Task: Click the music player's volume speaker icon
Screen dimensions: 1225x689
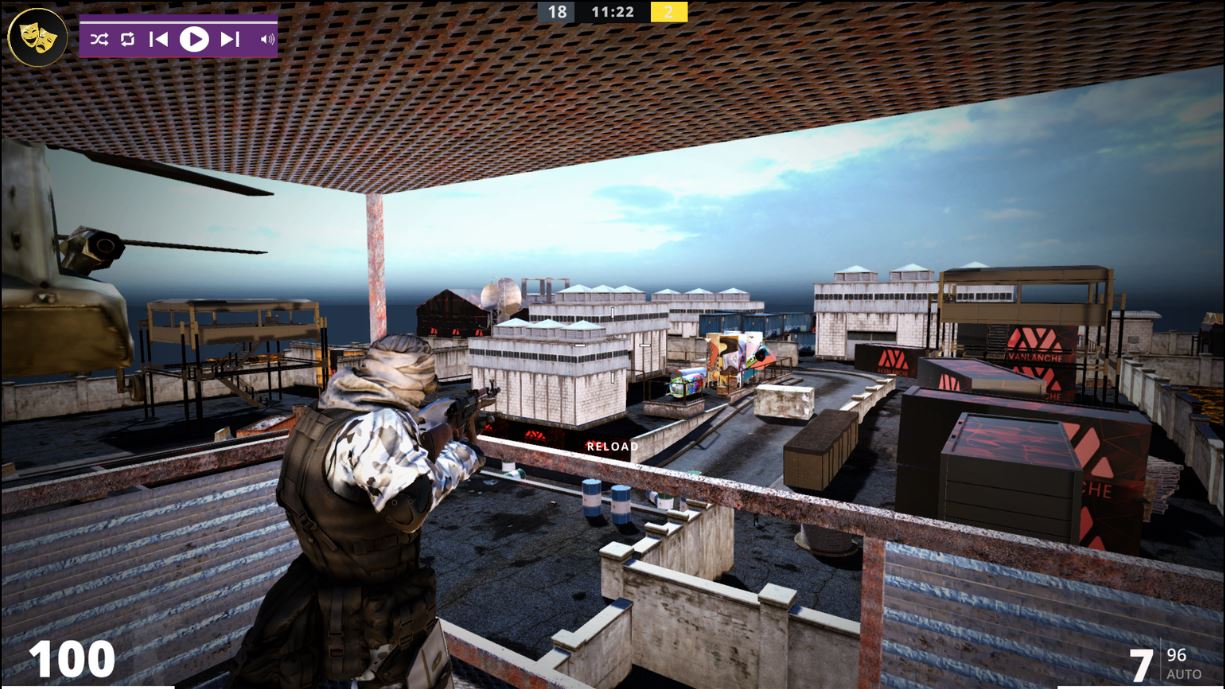Action: click(267, 39)
